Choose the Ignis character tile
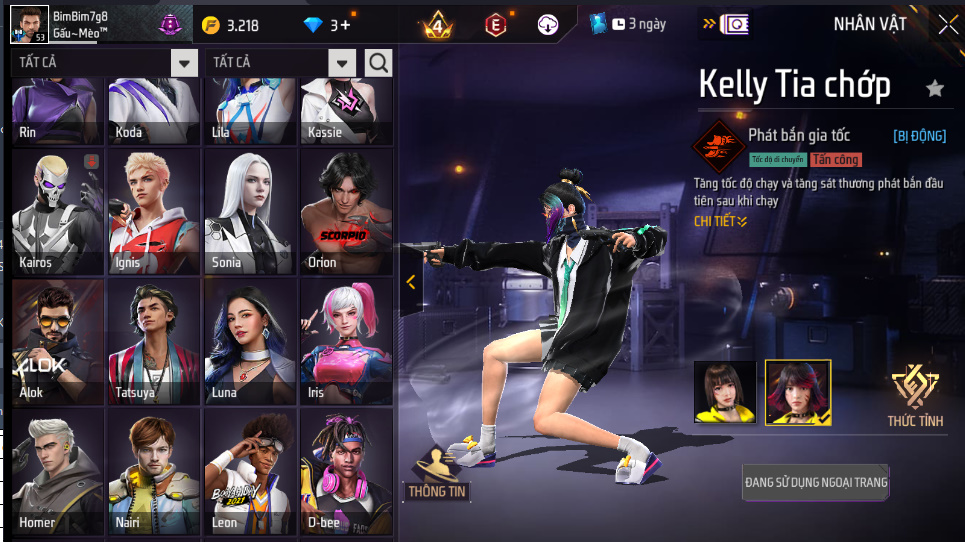 click(154, 211)
